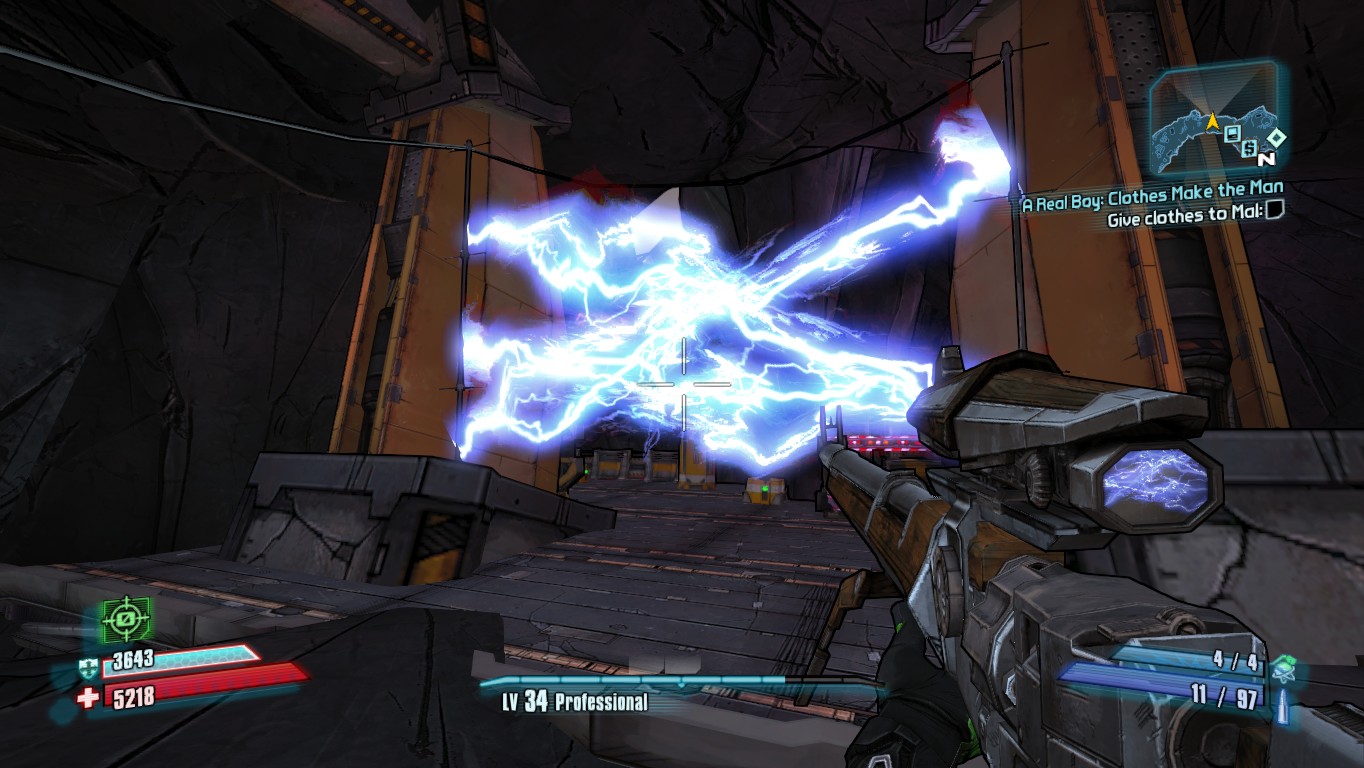Click the square objective marker on the minimap
Image resolution: width=1364 pixels, height=768 pixels.
(x=1232, y=135)
